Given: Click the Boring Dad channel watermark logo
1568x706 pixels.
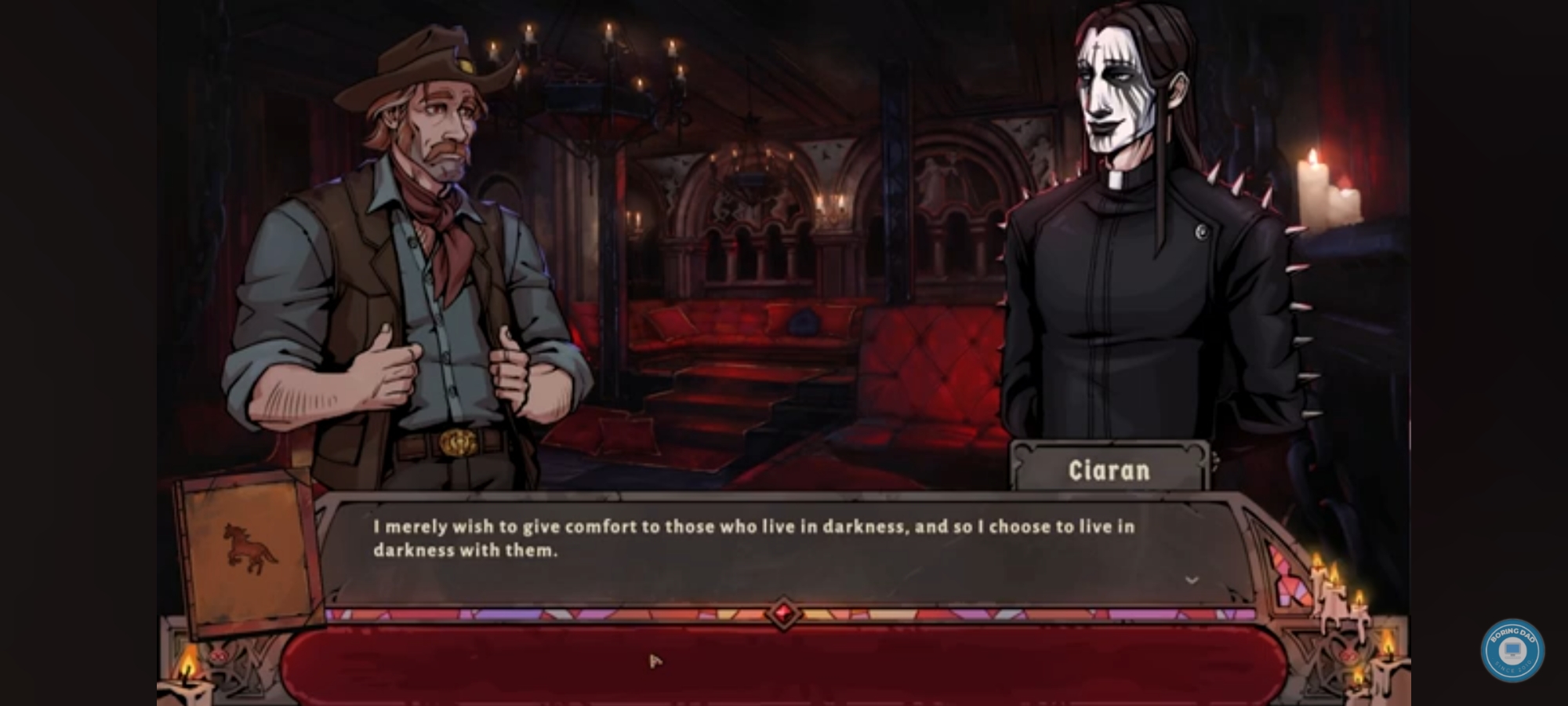Looking at the screenshot, I should (x=1512, y=650).
